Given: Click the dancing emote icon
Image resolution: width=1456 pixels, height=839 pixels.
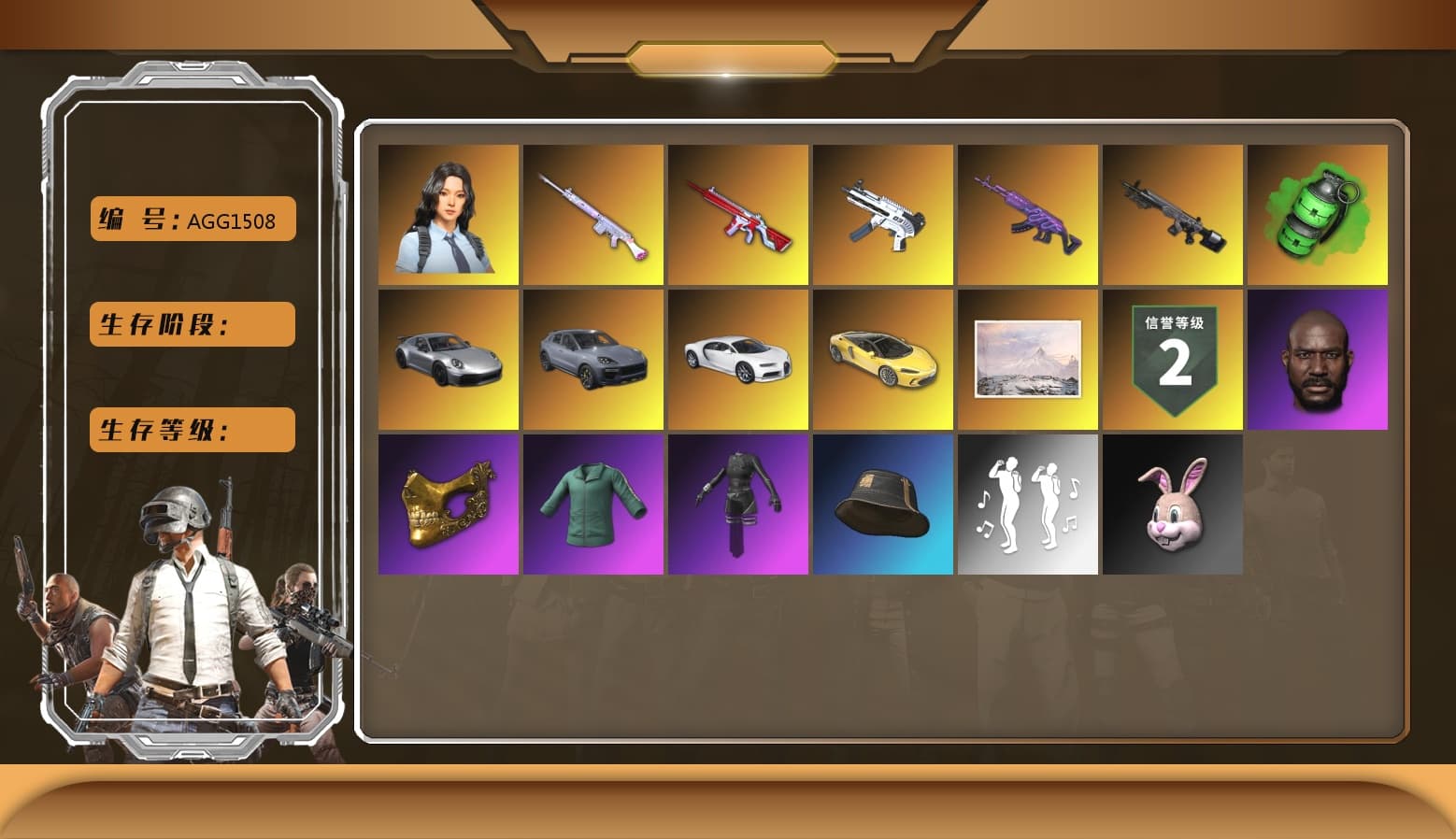Looking at the screenshot, I should click(x=1028, y=505).
